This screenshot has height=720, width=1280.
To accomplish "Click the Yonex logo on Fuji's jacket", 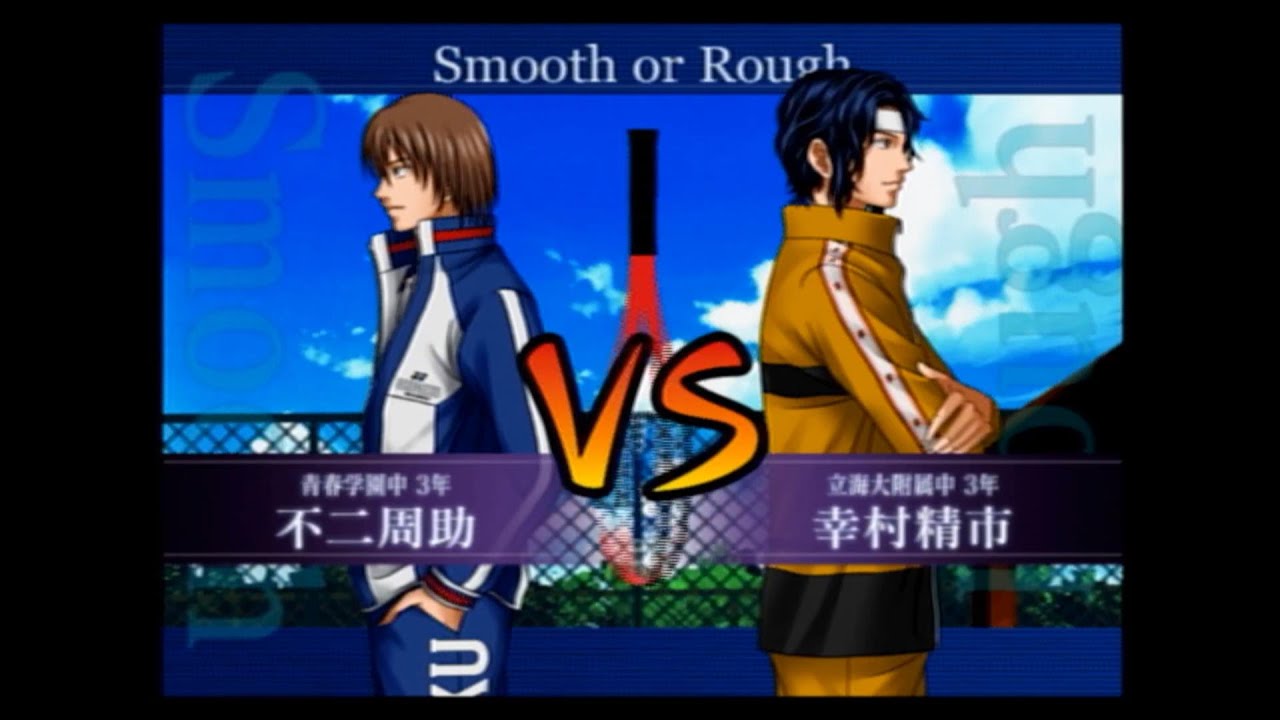I will coord(418,375).
